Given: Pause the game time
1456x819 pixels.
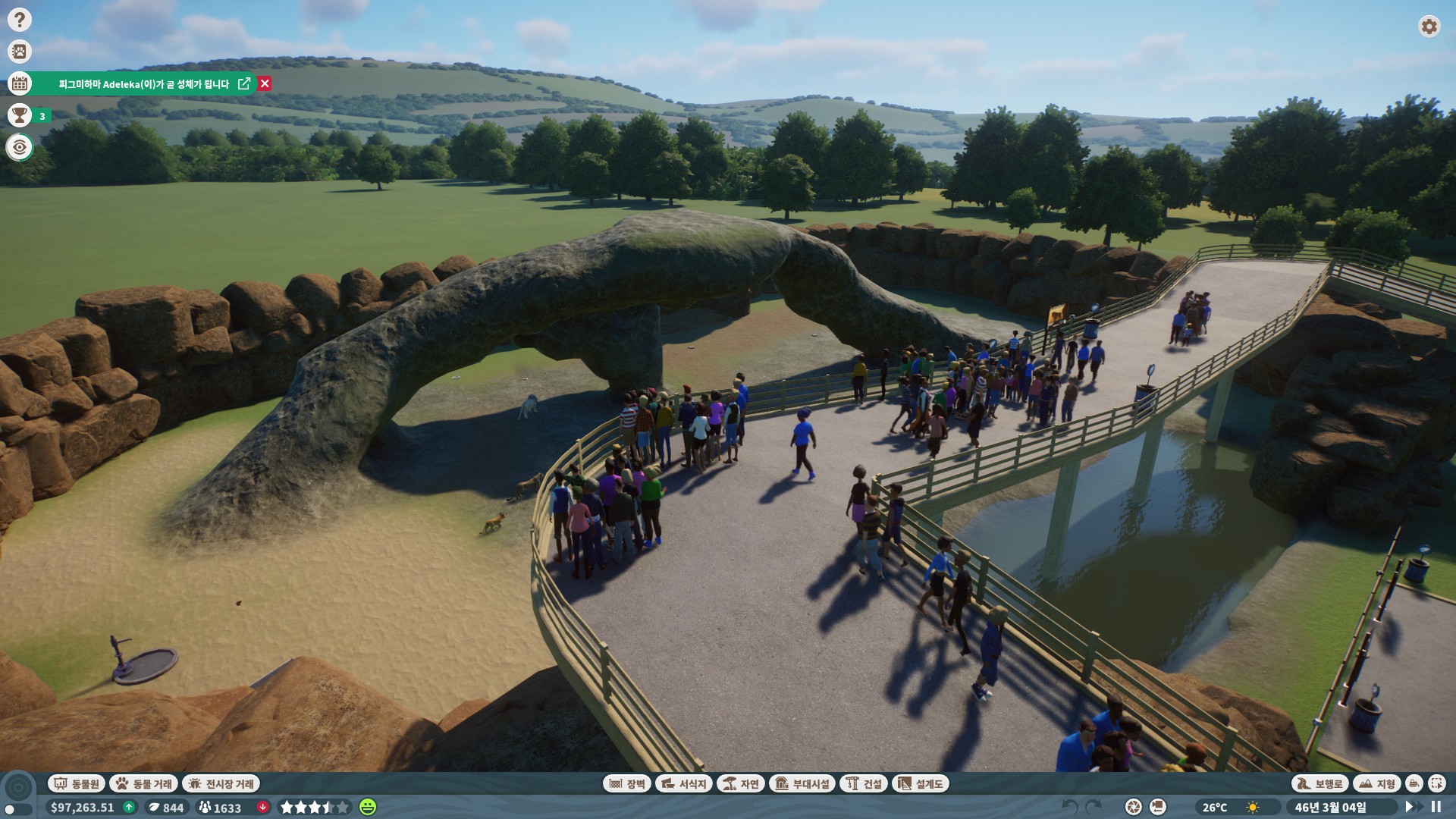Looking at the screenshot, I should 1436,807.
